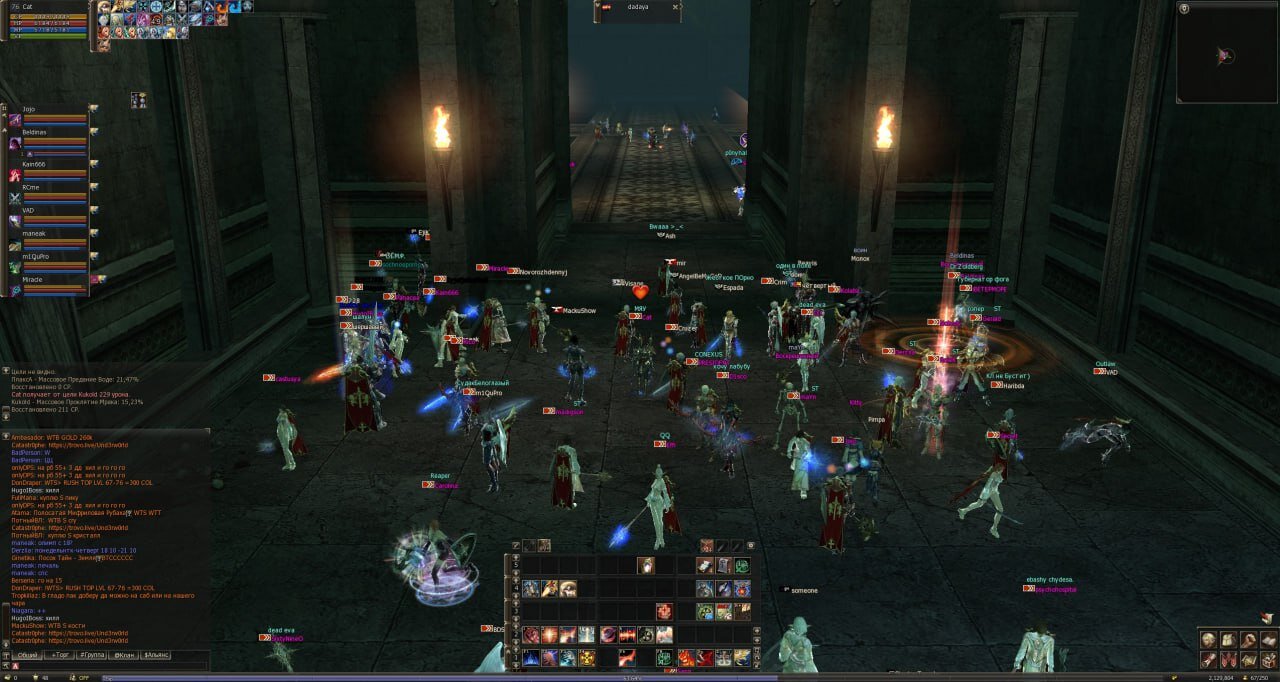1280x682 pixels.
Task: Switch to the +Торг chat tab
Action: [x=61, y=655]
